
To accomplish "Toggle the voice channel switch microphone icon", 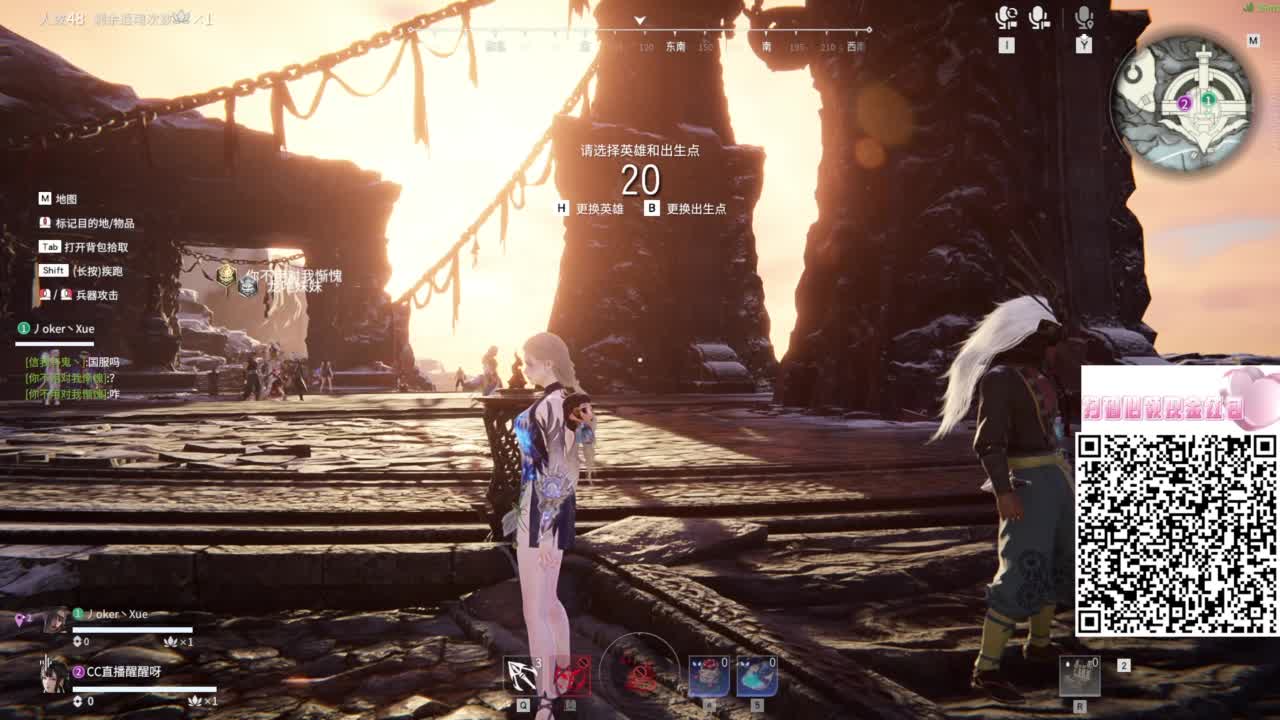I will click(x=1006, y=18).
